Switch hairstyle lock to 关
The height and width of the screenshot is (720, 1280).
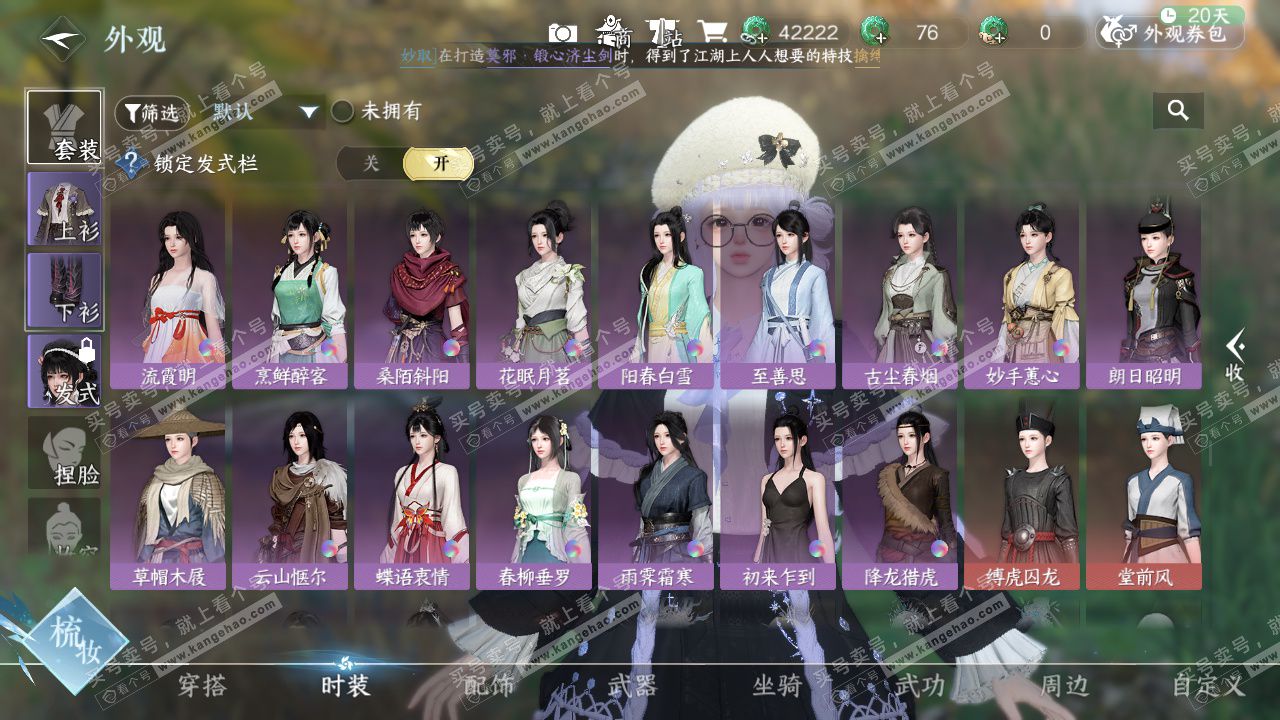[371, 164]
